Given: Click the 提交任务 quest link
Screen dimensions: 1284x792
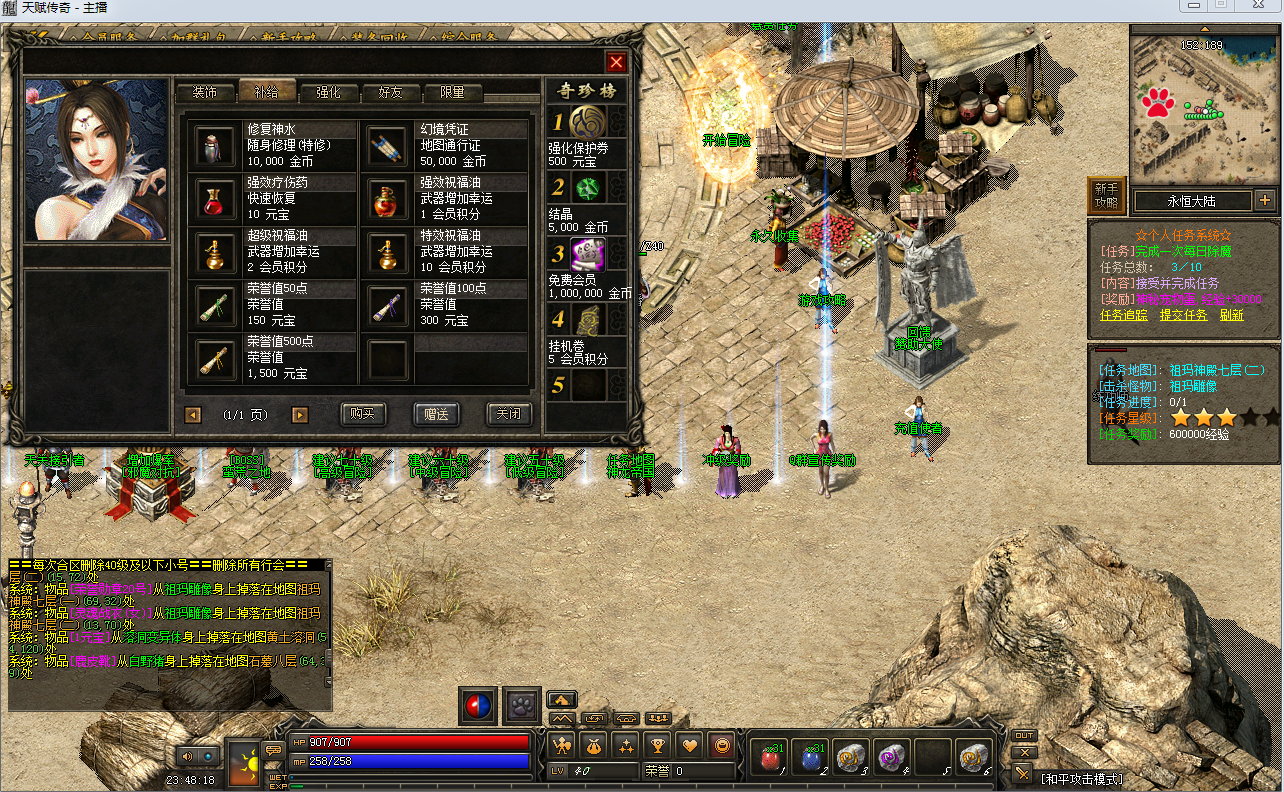Looking at the screenshot, I should 1183,315.
